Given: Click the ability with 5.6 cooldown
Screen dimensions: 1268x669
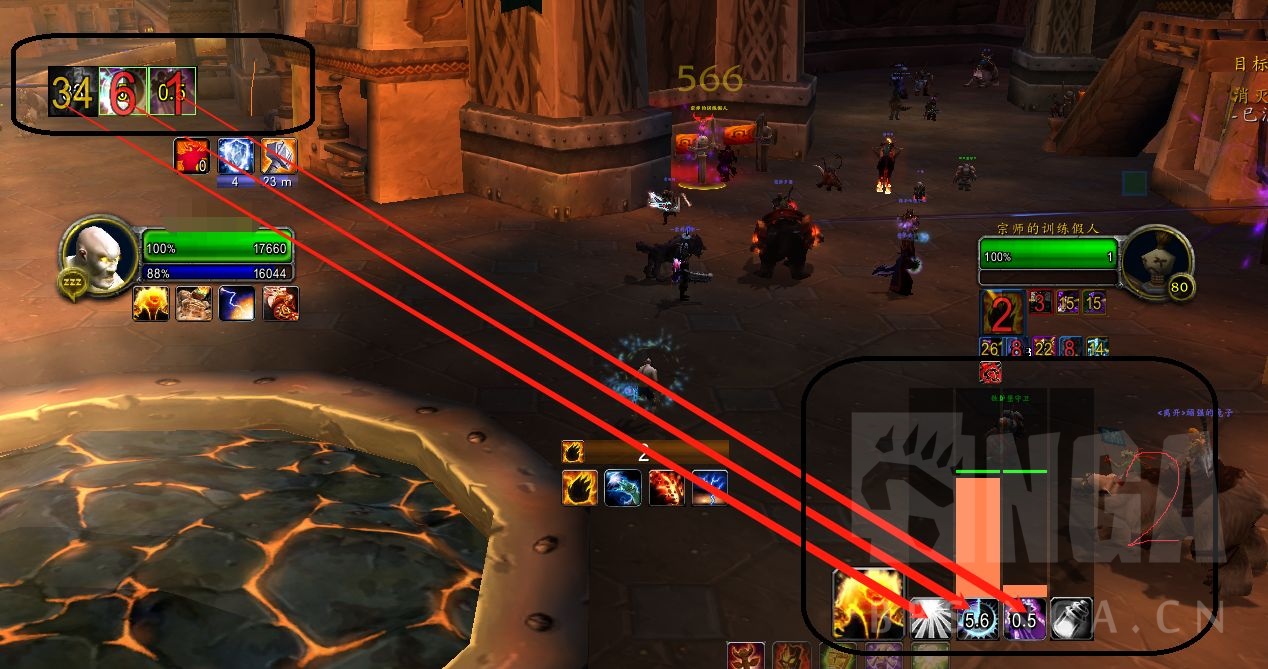Looking at the screenshot, I should pyautogui.click(x=977, y=619).
